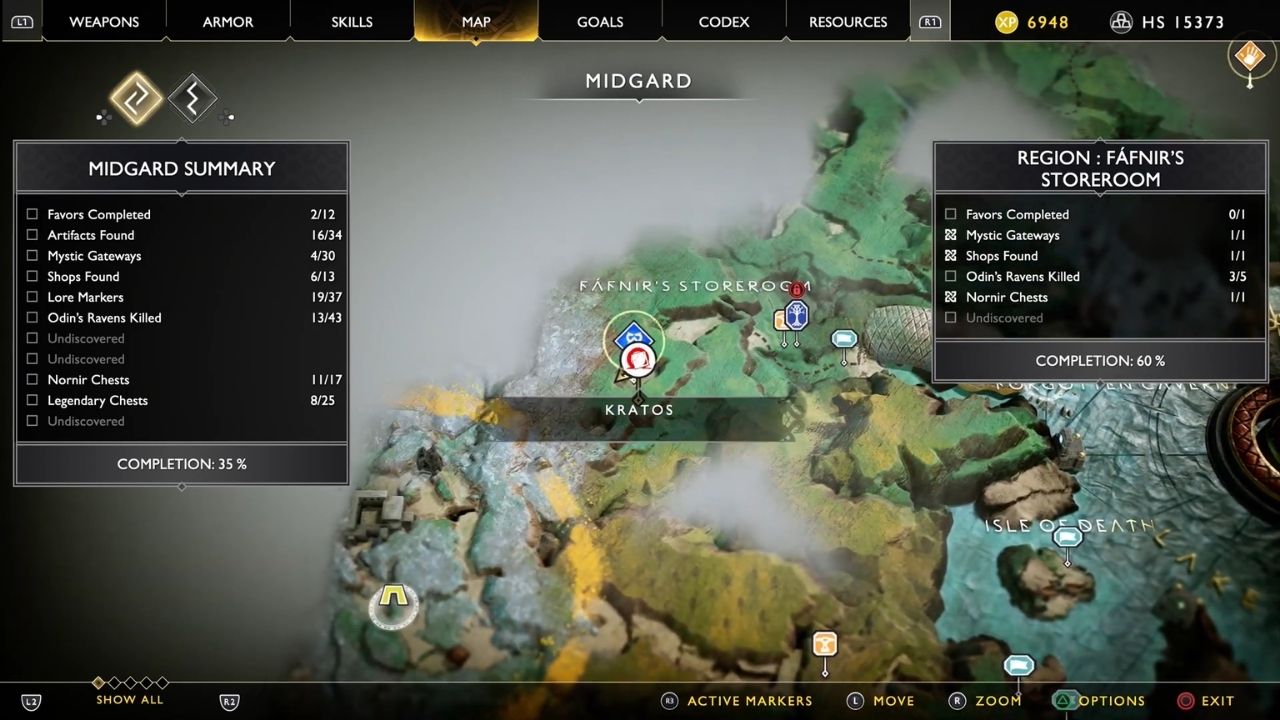Switch to the Resources tab
This screenshot has width=1280, height=720.
(848, 21)
